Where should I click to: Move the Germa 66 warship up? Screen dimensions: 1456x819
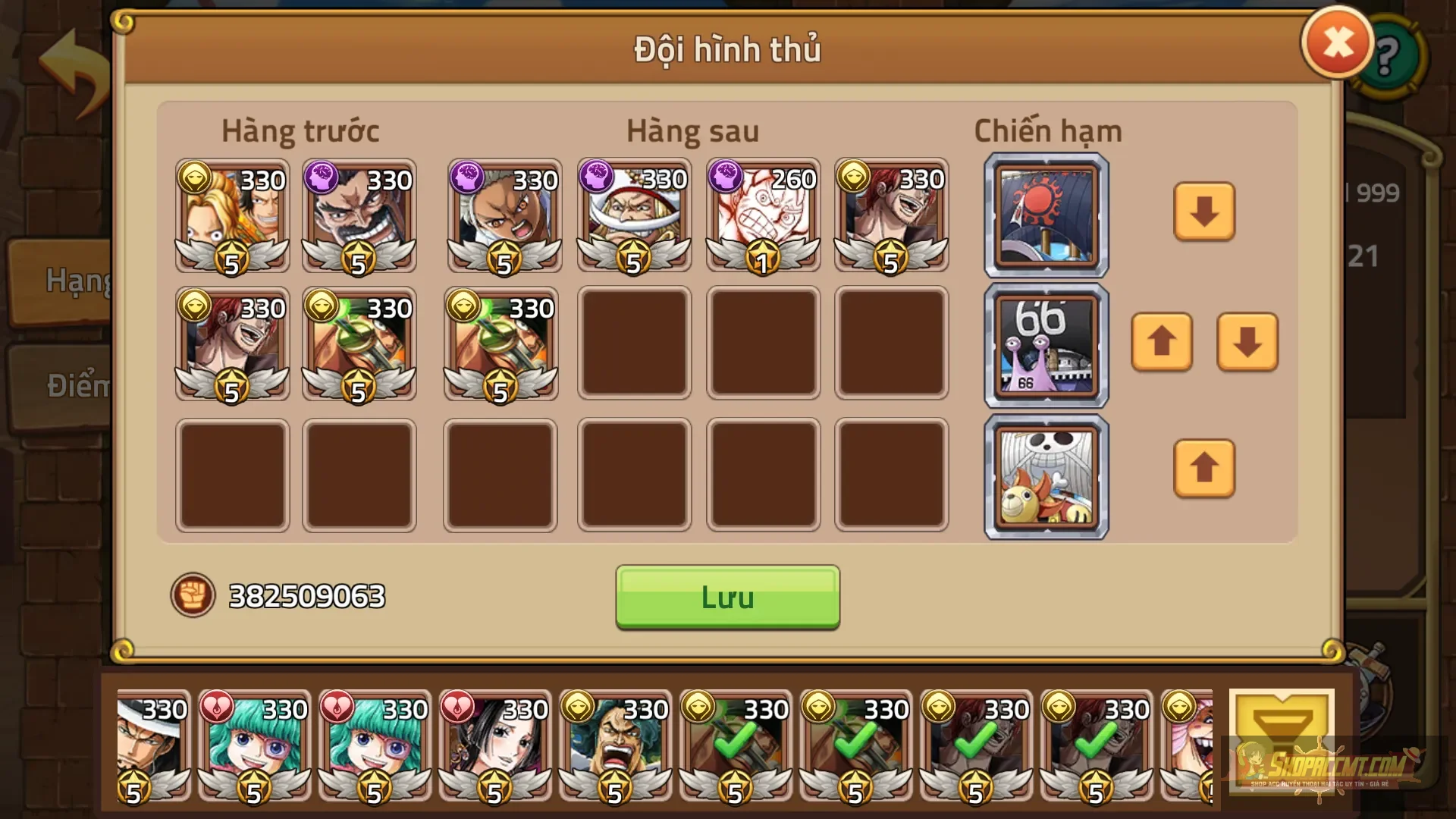[1162, 344]
